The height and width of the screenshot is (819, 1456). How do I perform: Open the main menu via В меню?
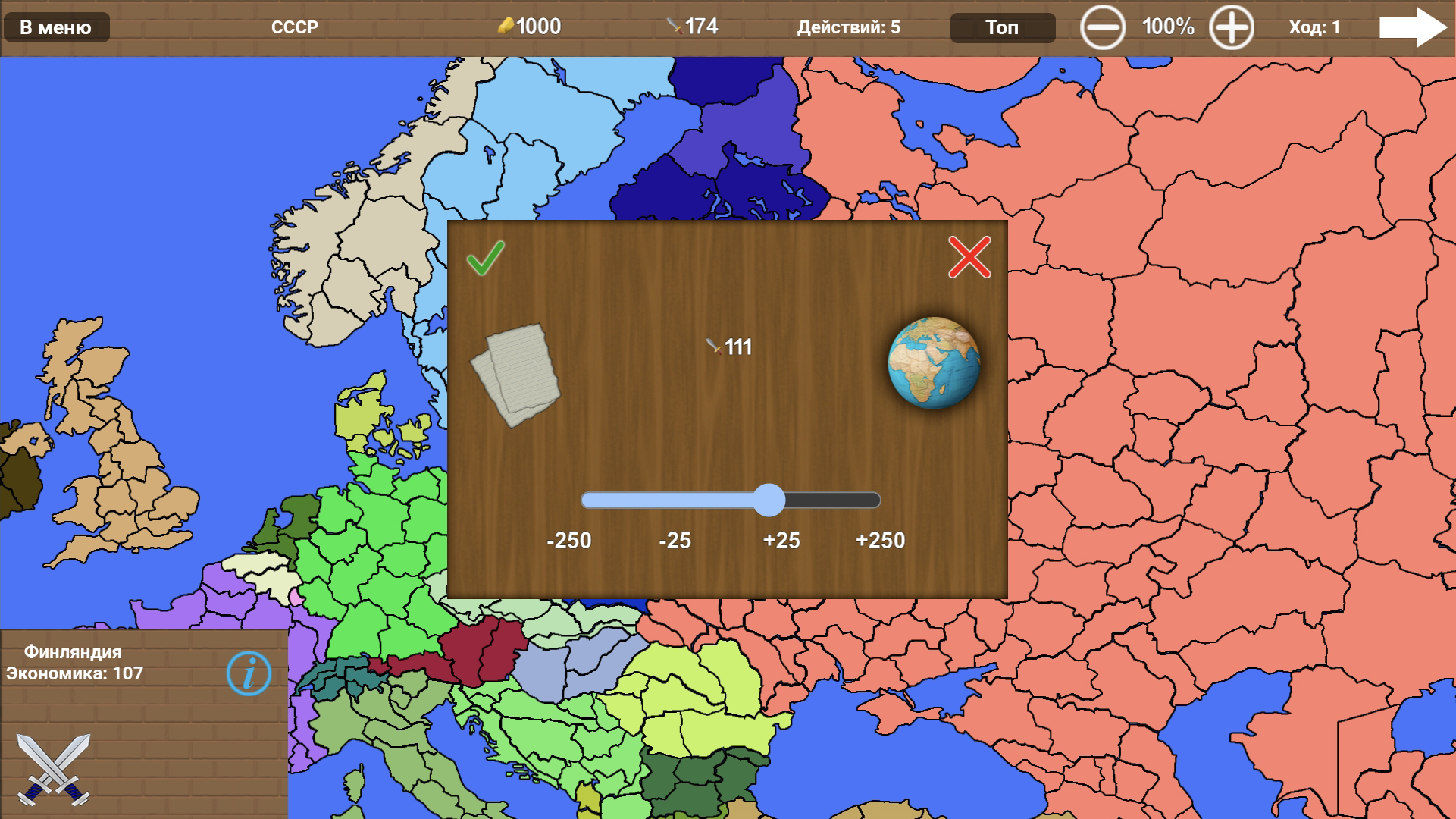55,27
